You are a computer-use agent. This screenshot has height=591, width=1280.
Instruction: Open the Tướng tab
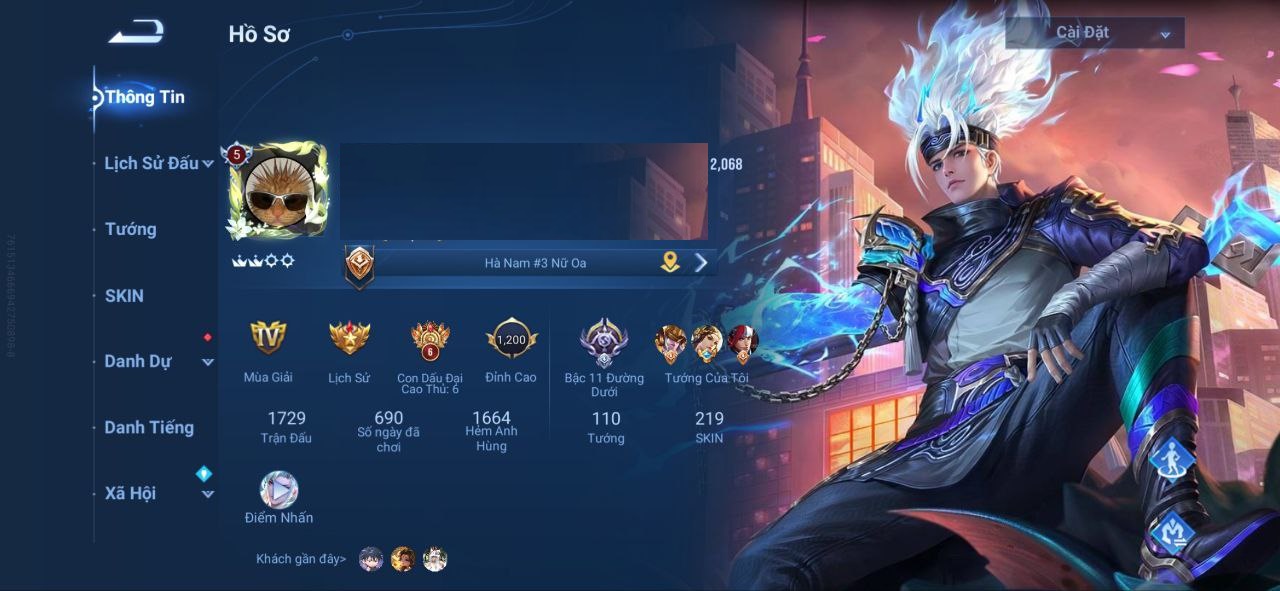131,229
